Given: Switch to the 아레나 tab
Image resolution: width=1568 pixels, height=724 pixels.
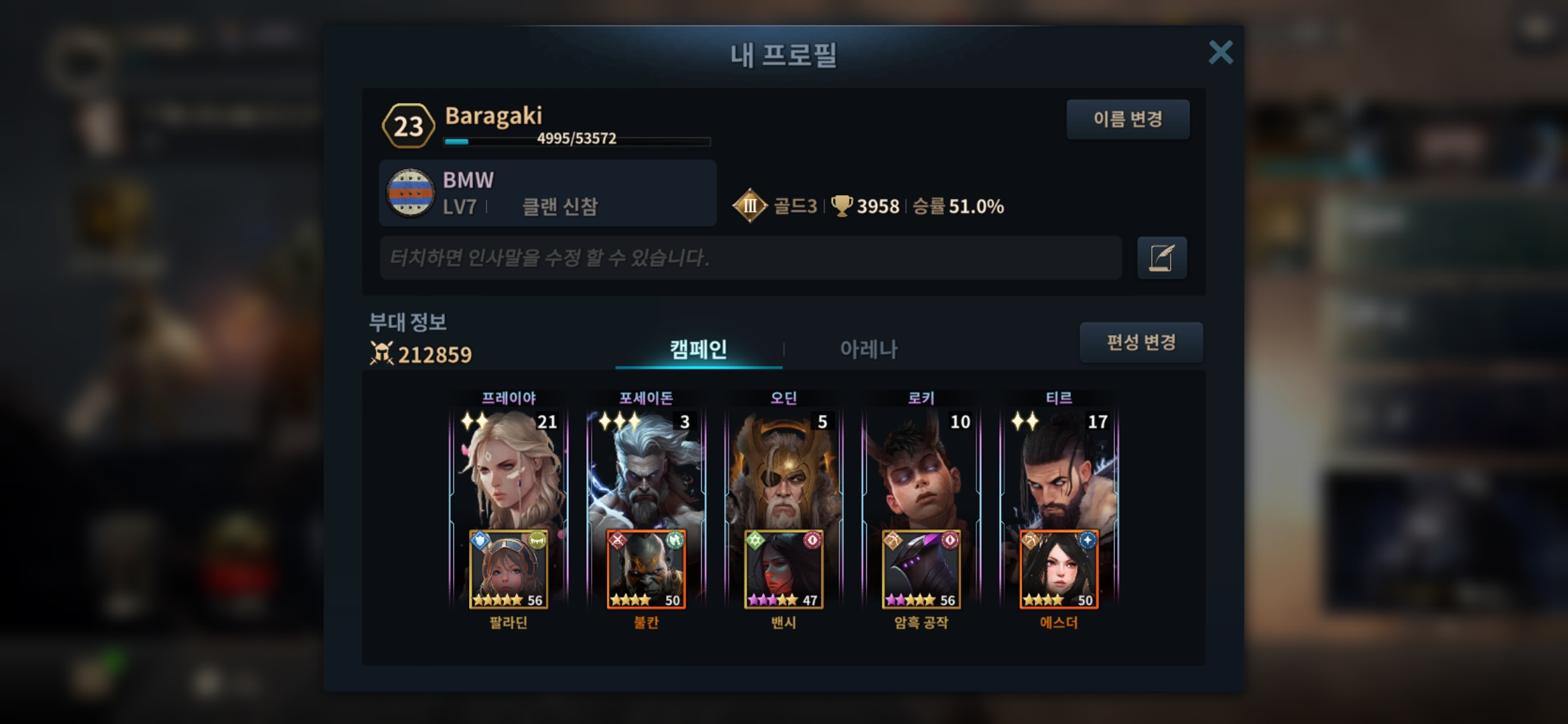Looking at the screenshot, I should point(868,349).
